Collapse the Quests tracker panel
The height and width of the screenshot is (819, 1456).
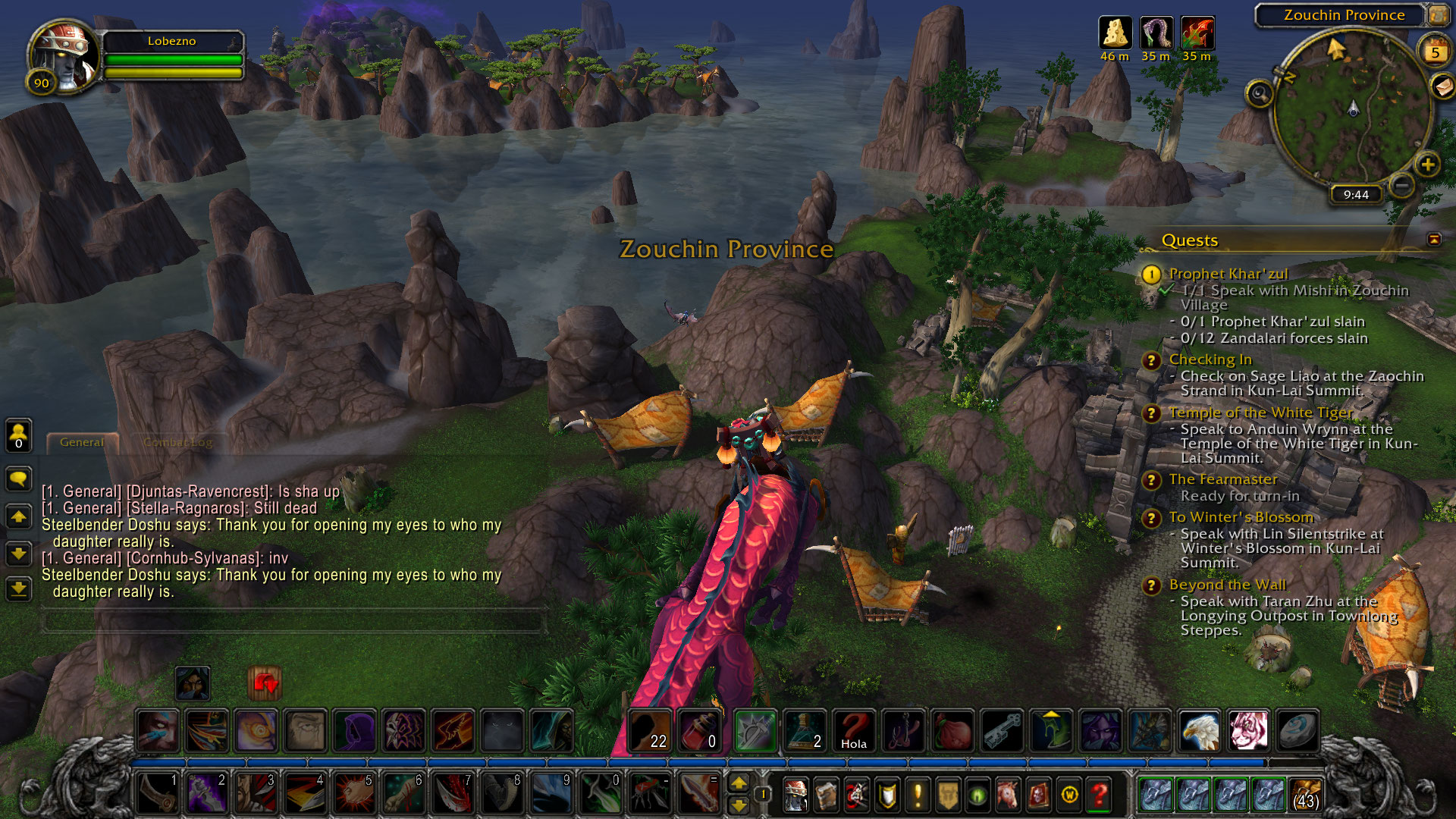(x=1434, y=240)
